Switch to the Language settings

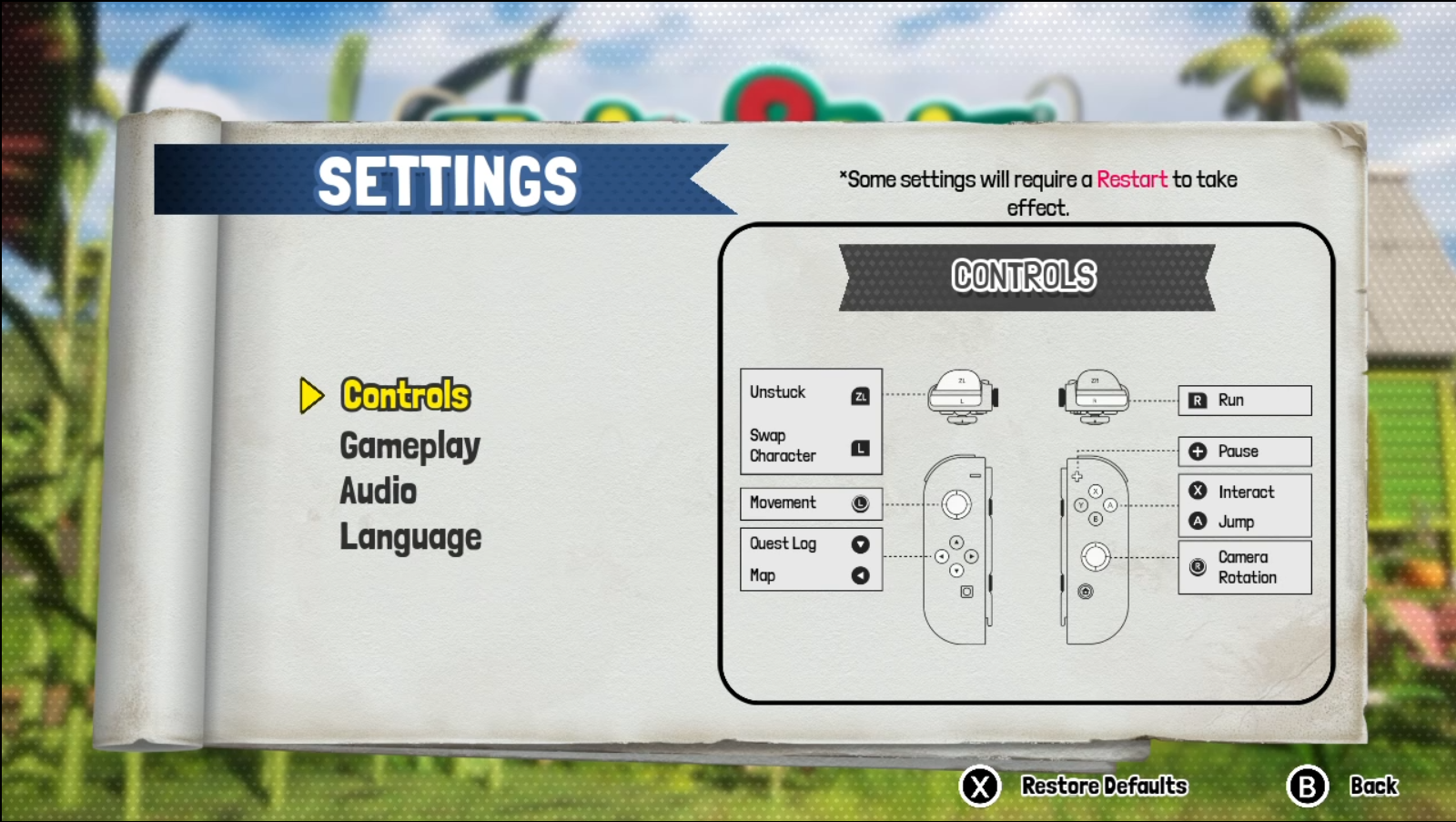tap(410, 537)
